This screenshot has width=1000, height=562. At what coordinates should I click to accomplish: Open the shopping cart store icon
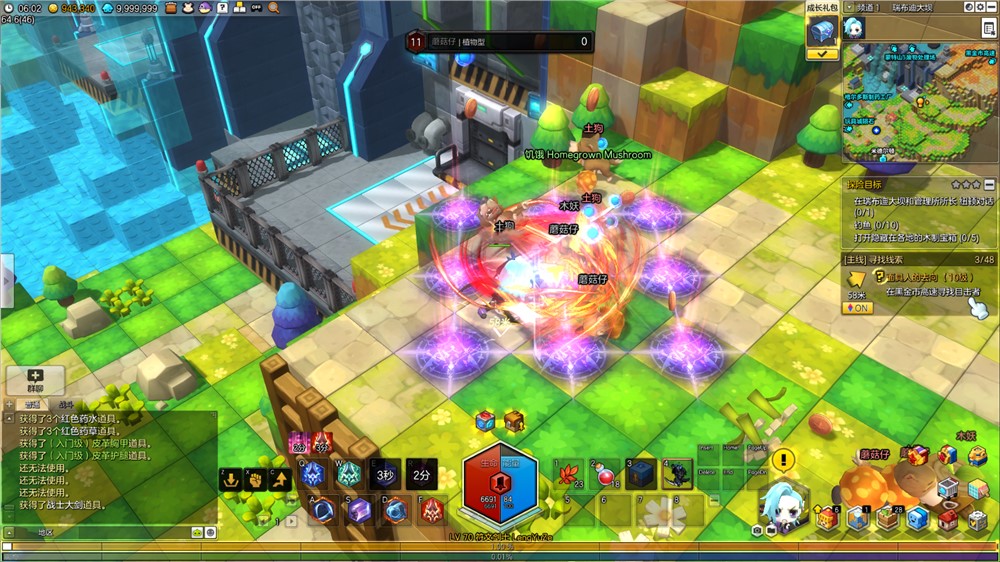pyautogui.click(x=948, y=489)
